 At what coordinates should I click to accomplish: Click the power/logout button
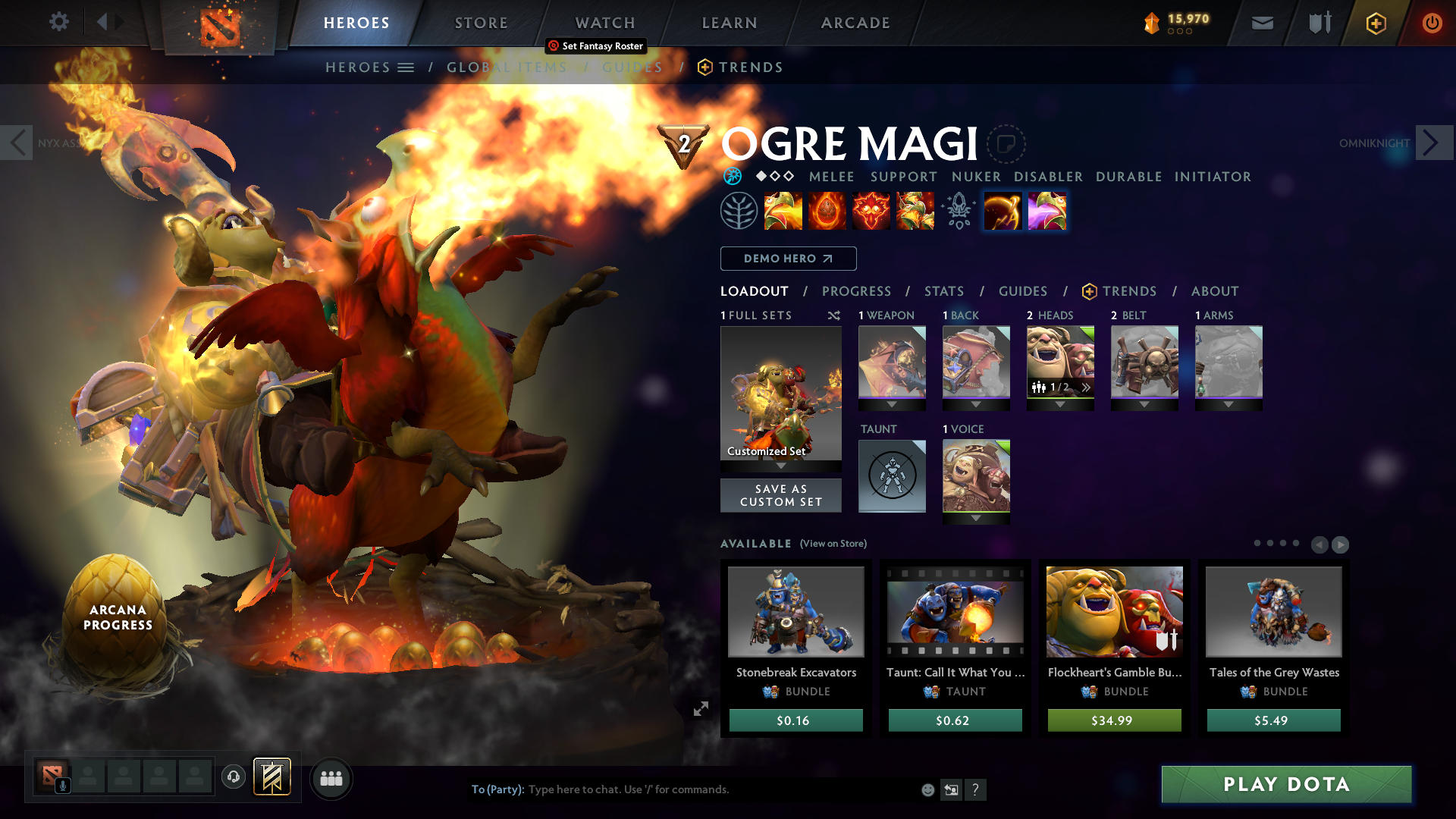(x=1432, y=23)
